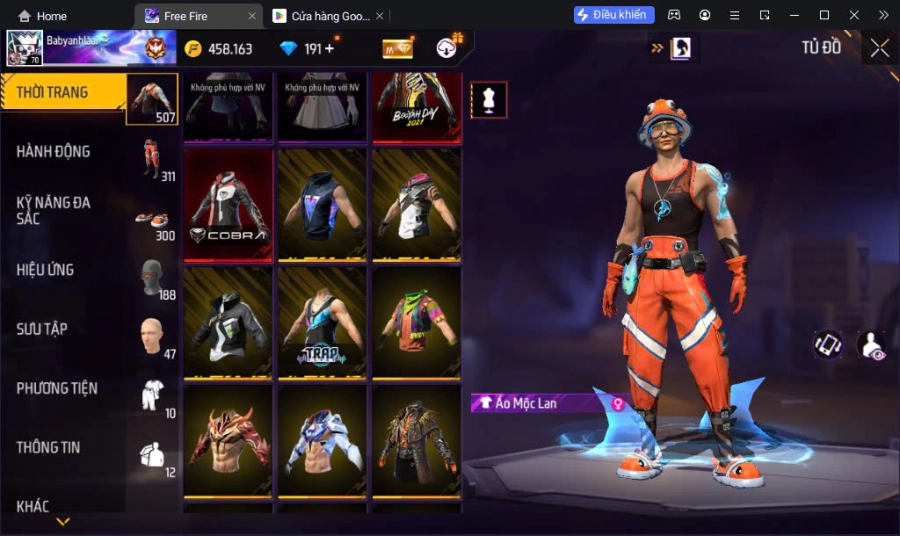
Task: Click the mannequin outfit icon
Action: click(489, 100)
